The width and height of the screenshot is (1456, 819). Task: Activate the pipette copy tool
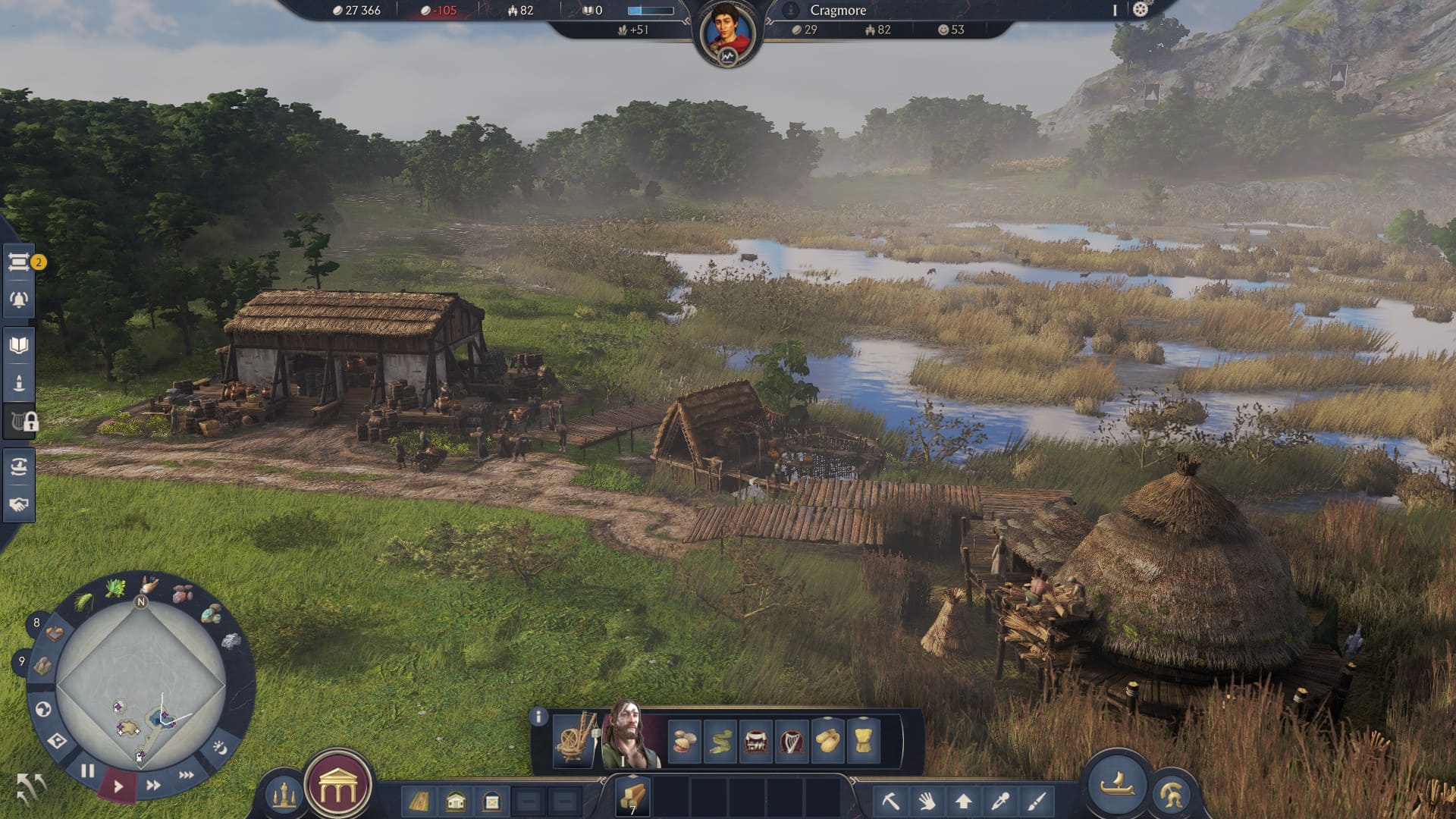pos(999,801)
